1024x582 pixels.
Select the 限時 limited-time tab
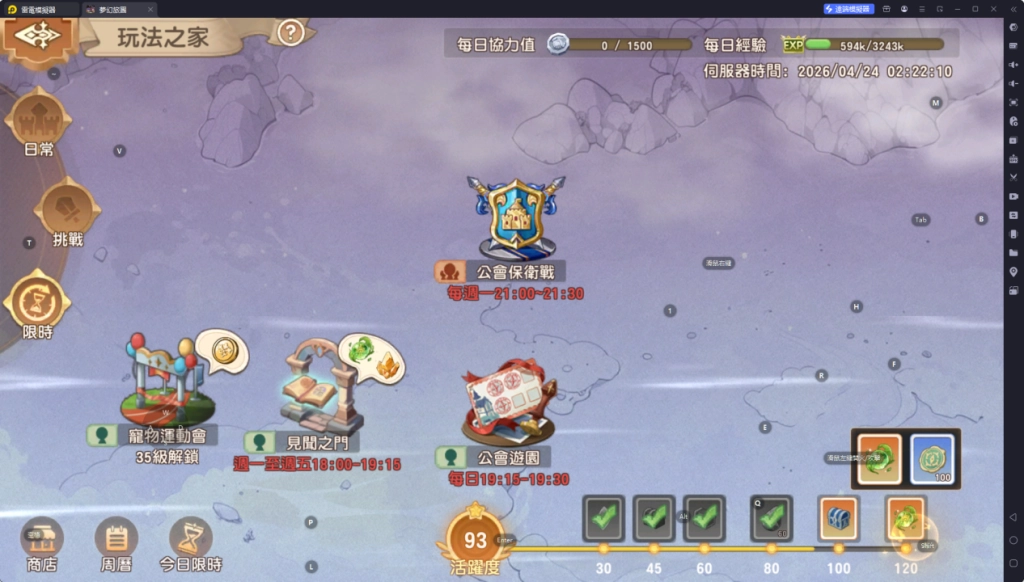(38, 302)
